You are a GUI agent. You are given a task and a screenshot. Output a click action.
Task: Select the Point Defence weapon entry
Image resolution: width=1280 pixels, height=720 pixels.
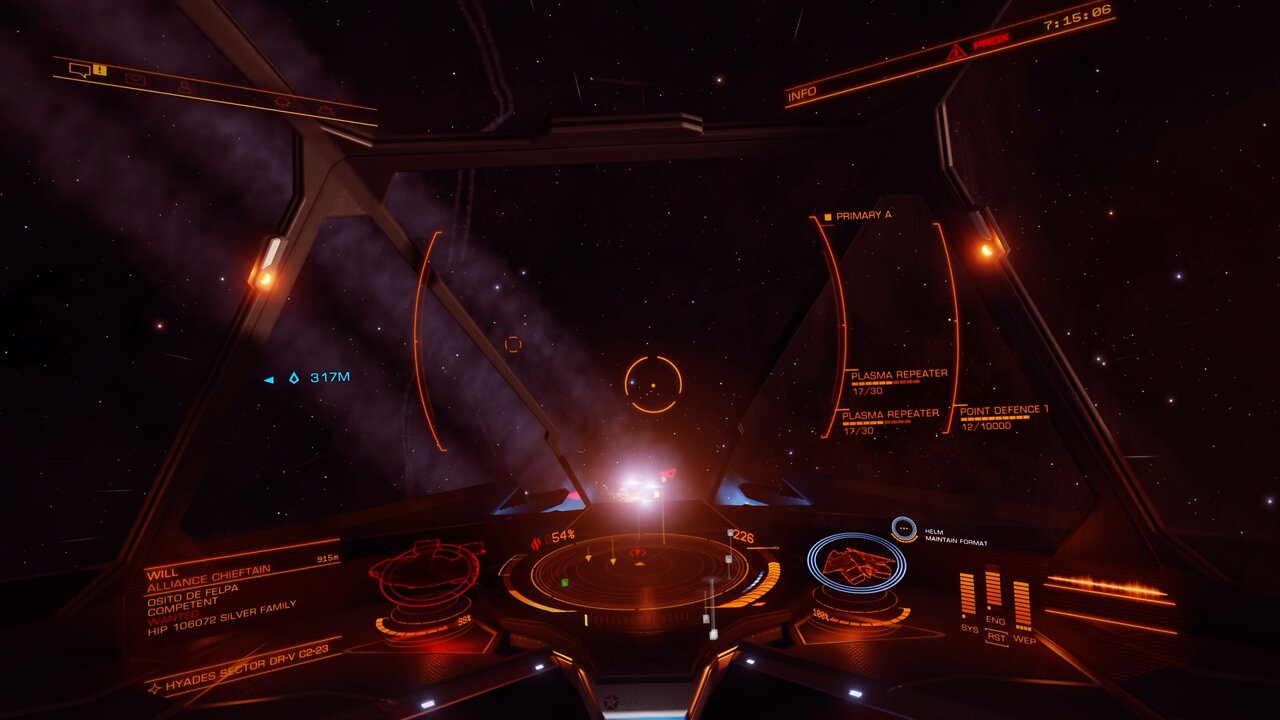1003,411
